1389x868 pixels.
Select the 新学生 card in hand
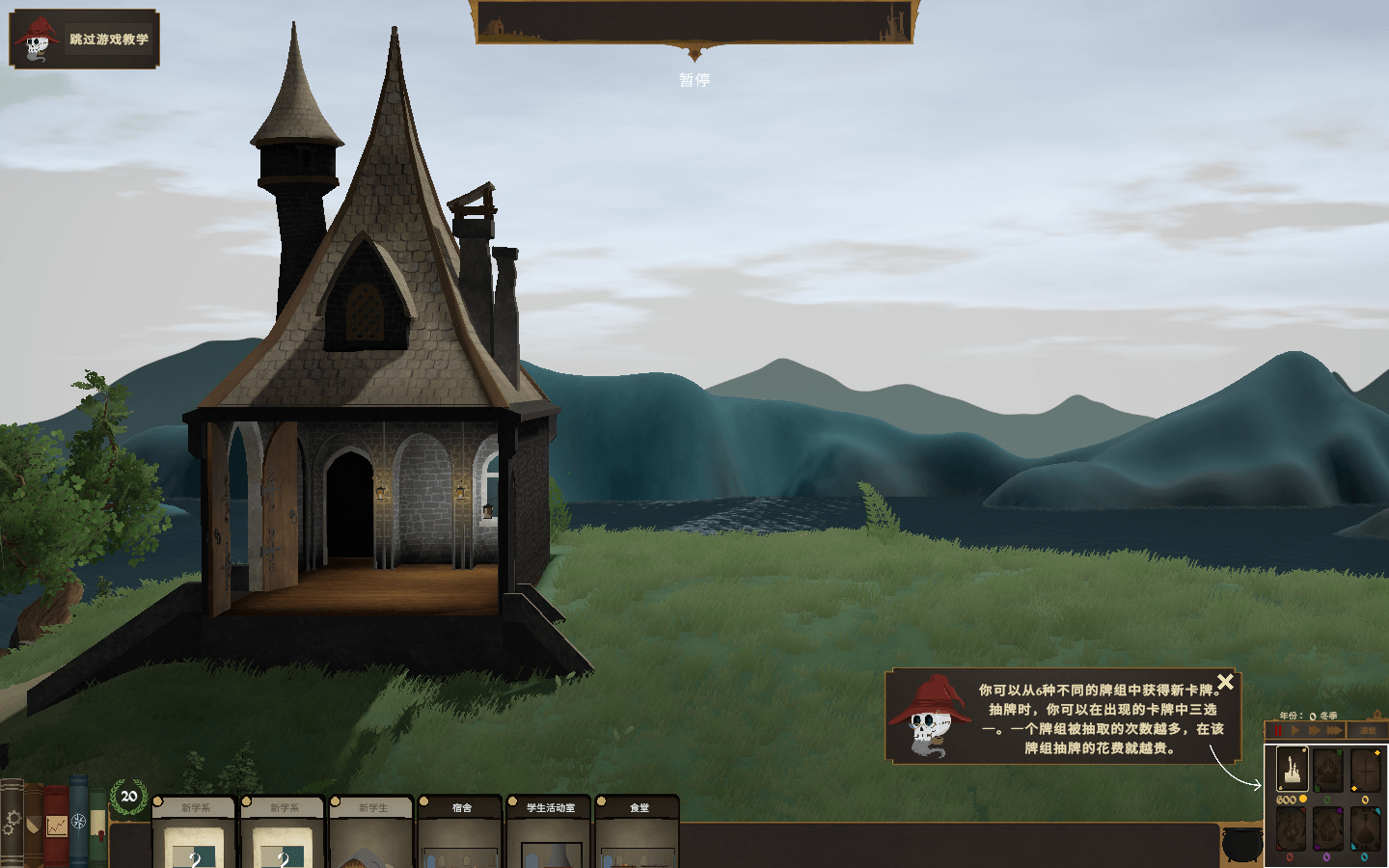pos(372,829)
